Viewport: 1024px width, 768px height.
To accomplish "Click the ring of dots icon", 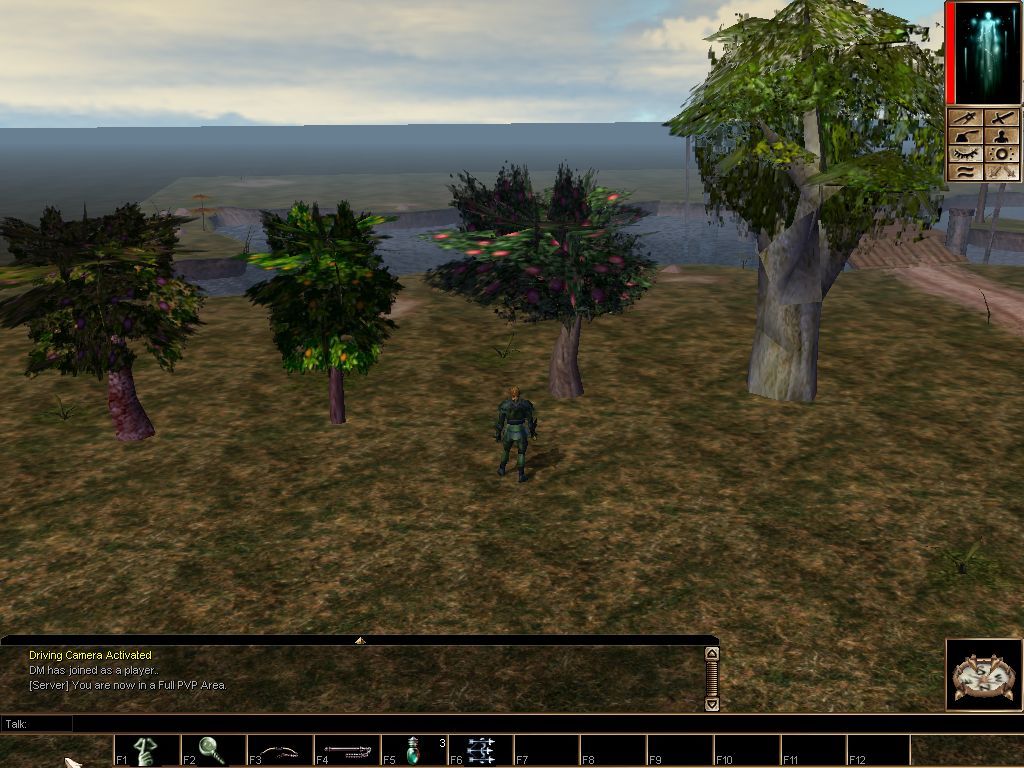I will coord(1001,154).
